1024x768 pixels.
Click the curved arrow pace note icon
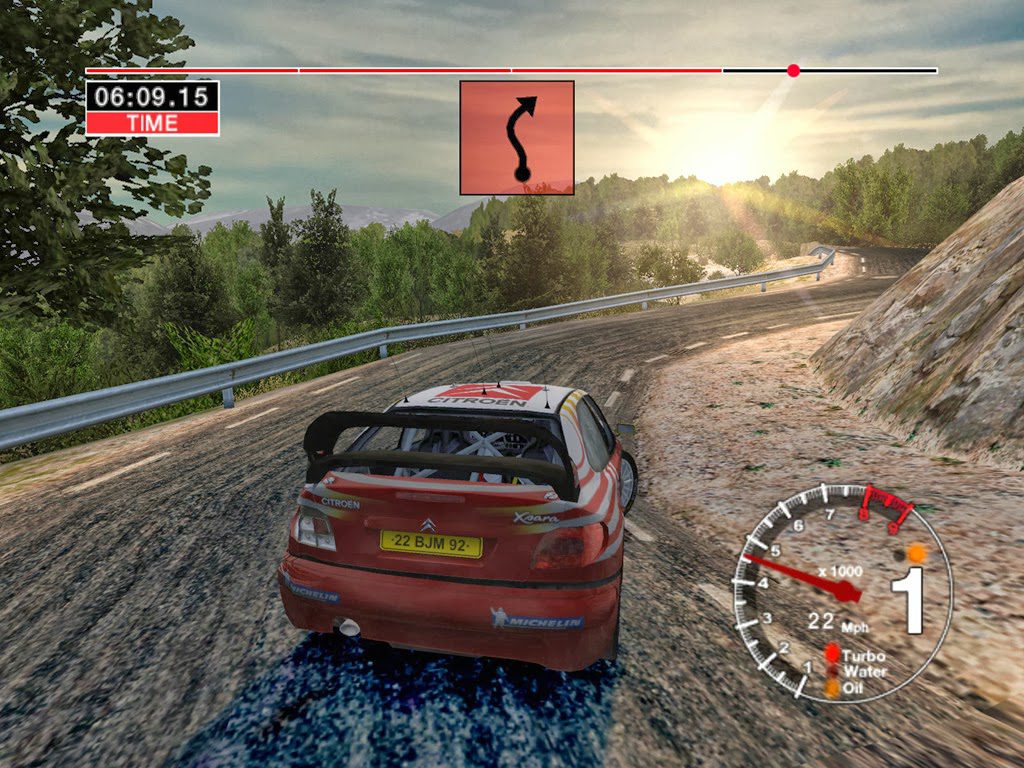(517, 138)
